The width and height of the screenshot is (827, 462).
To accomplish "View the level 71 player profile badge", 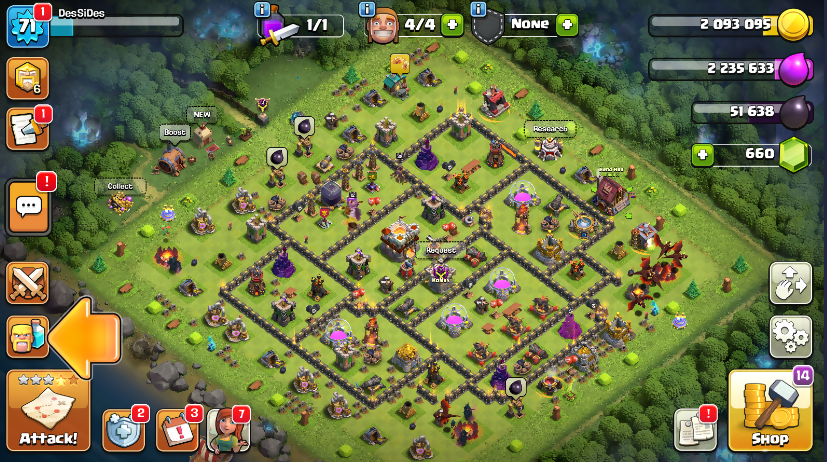I will point(27,25).
